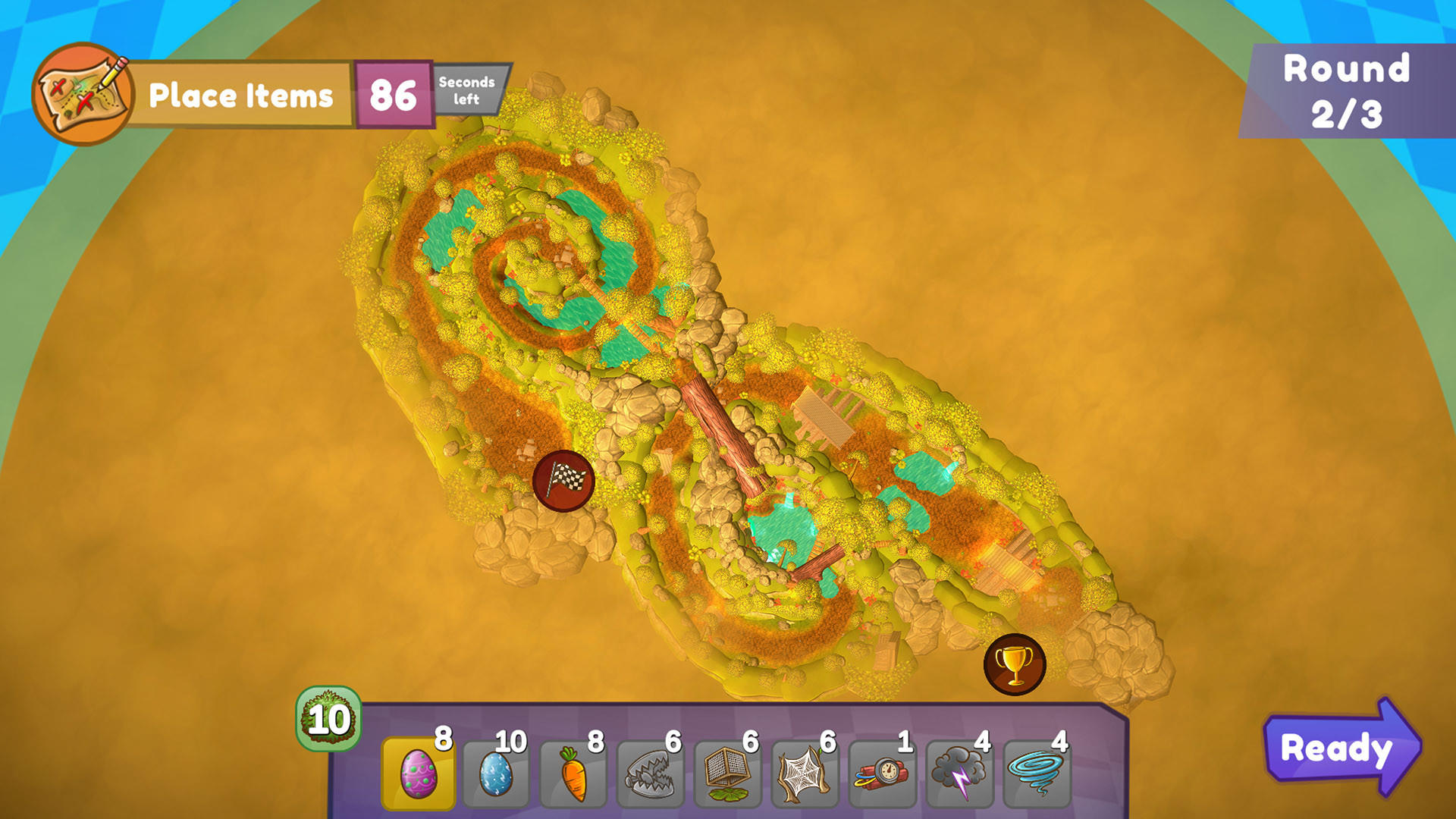Select the blue lightning egg item
Screen dimensions: 1456x819
tap(497, 770)
